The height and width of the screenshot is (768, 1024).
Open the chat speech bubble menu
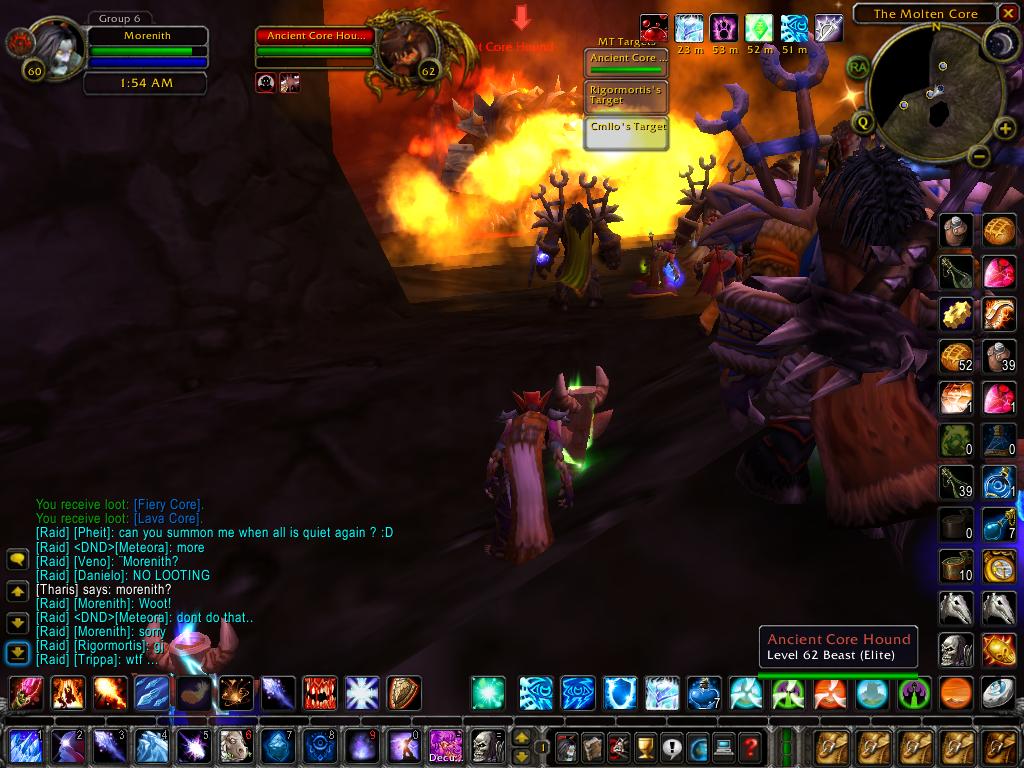pyautogui.click(x=17, y=560)
